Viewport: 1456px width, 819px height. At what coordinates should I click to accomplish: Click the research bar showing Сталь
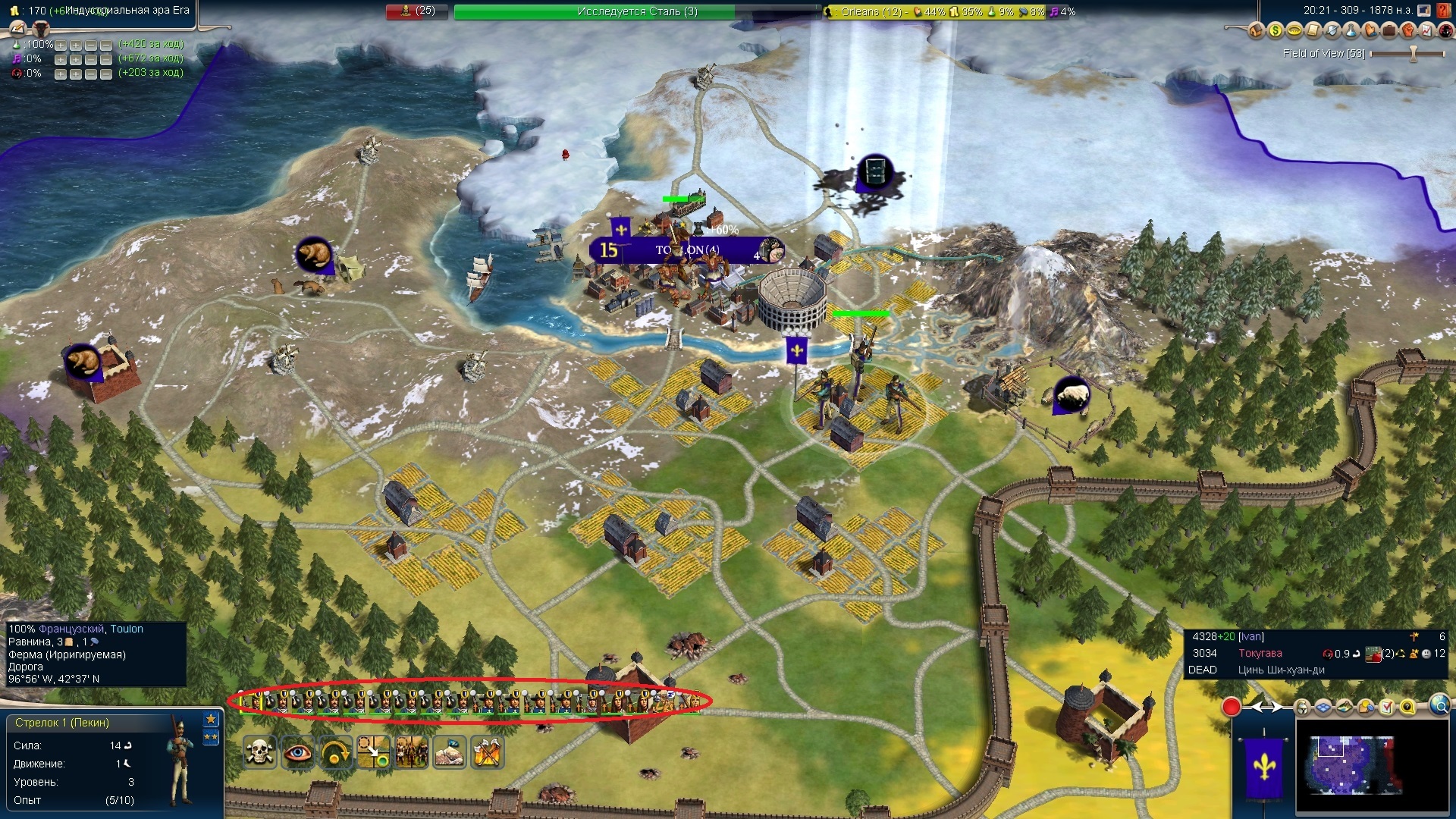tap(637, 11)
